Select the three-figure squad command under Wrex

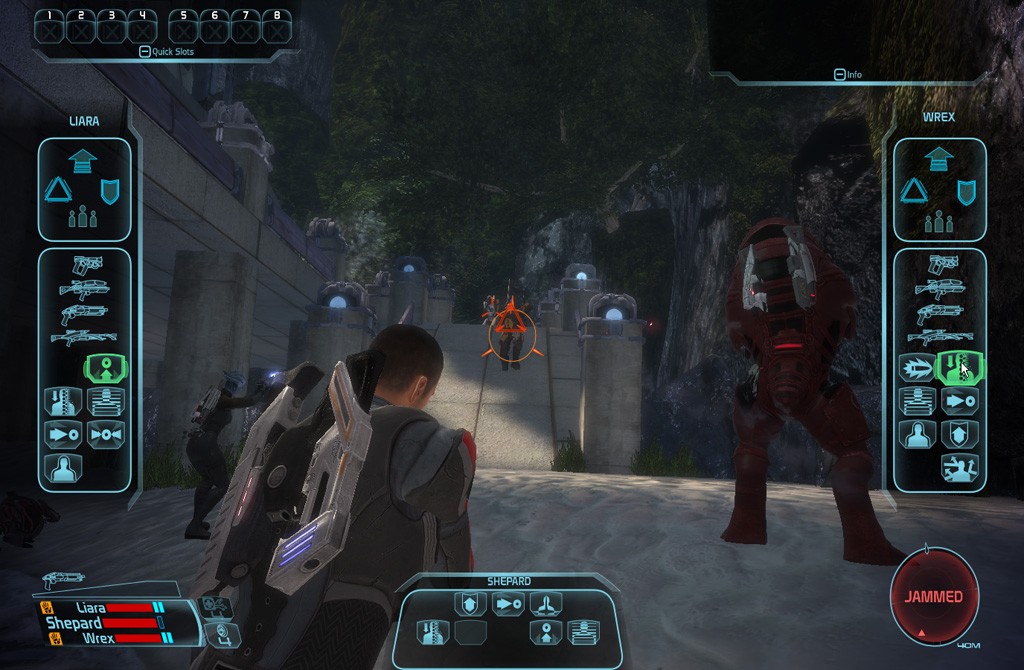[x=938, y=220]
